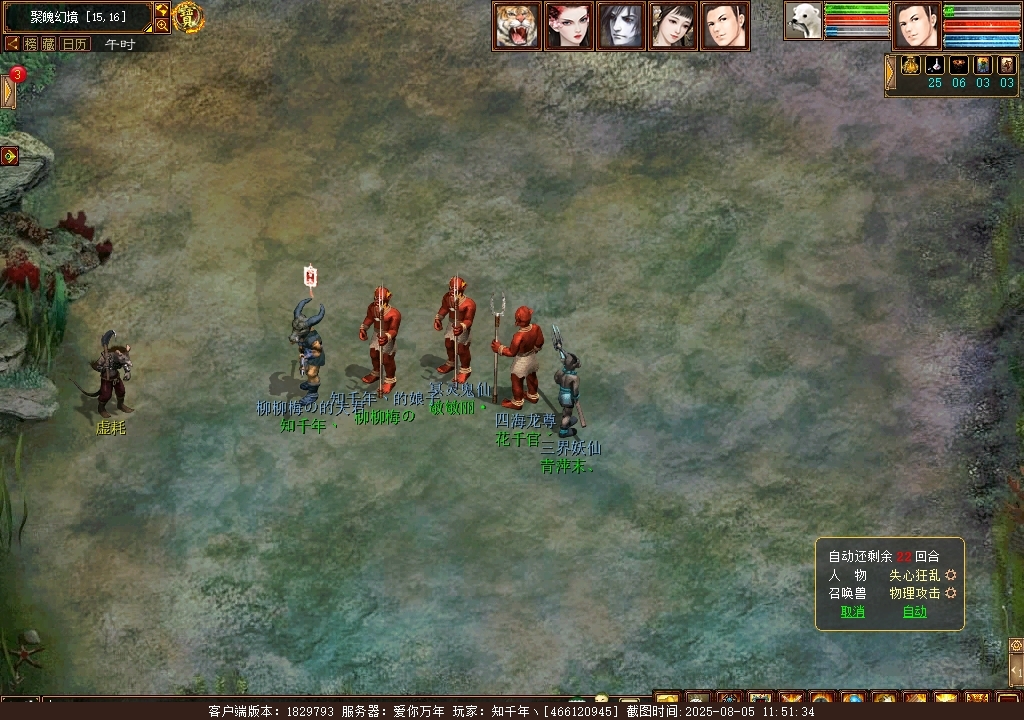
Task: Click the green 自动 auto-battle link
Action: coord(914,612)
